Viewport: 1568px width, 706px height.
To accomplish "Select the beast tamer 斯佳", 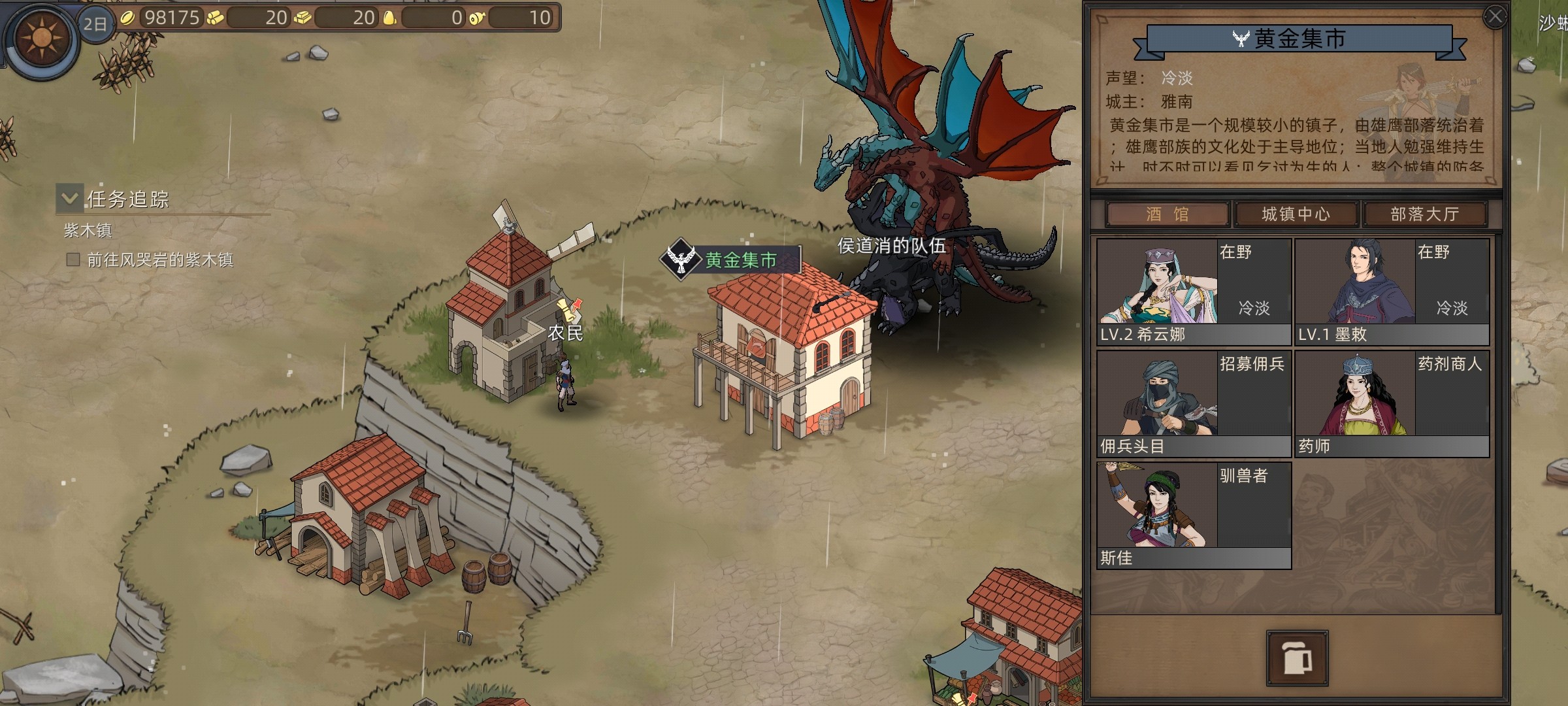I will [1193, 515].
